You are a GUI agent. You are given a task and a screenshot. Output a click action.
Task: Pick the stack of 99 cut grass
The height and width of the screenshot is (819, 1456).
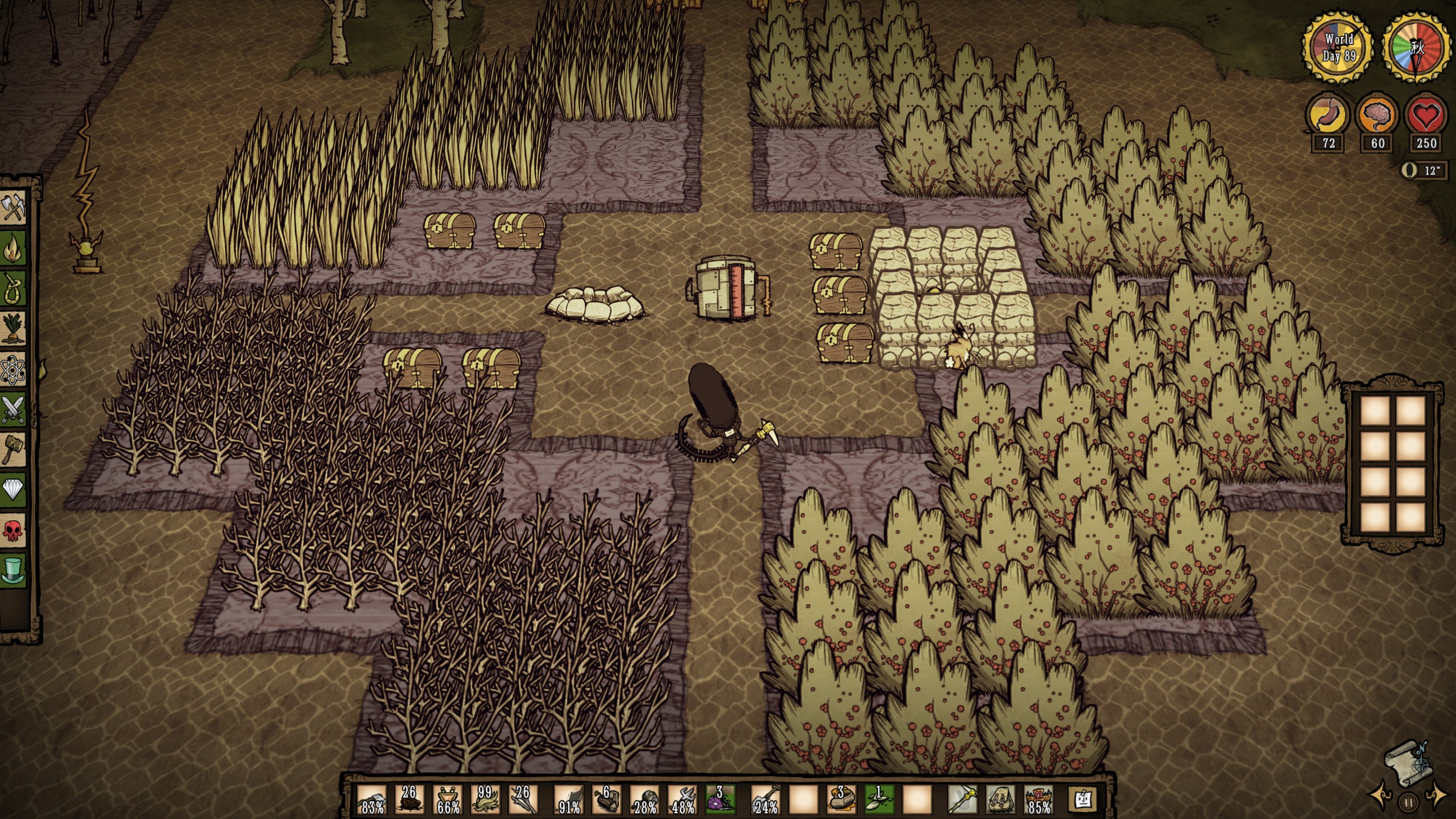485,800
